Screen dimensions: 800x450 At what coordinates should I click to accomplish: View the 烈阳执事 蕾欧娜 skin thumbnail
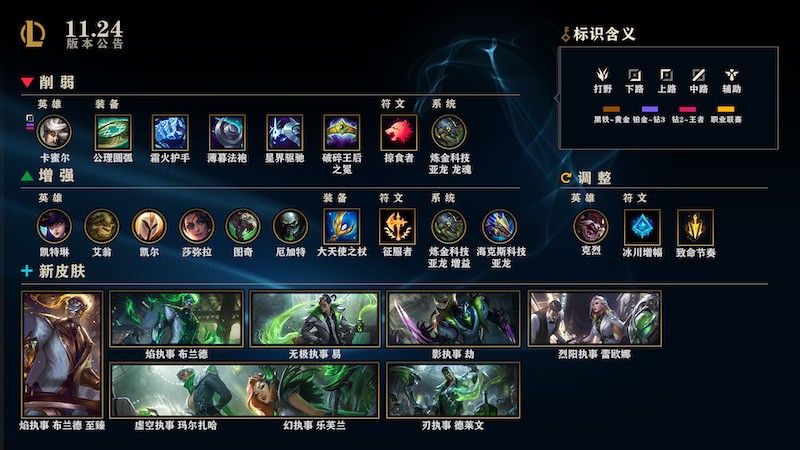click(594, 319)
